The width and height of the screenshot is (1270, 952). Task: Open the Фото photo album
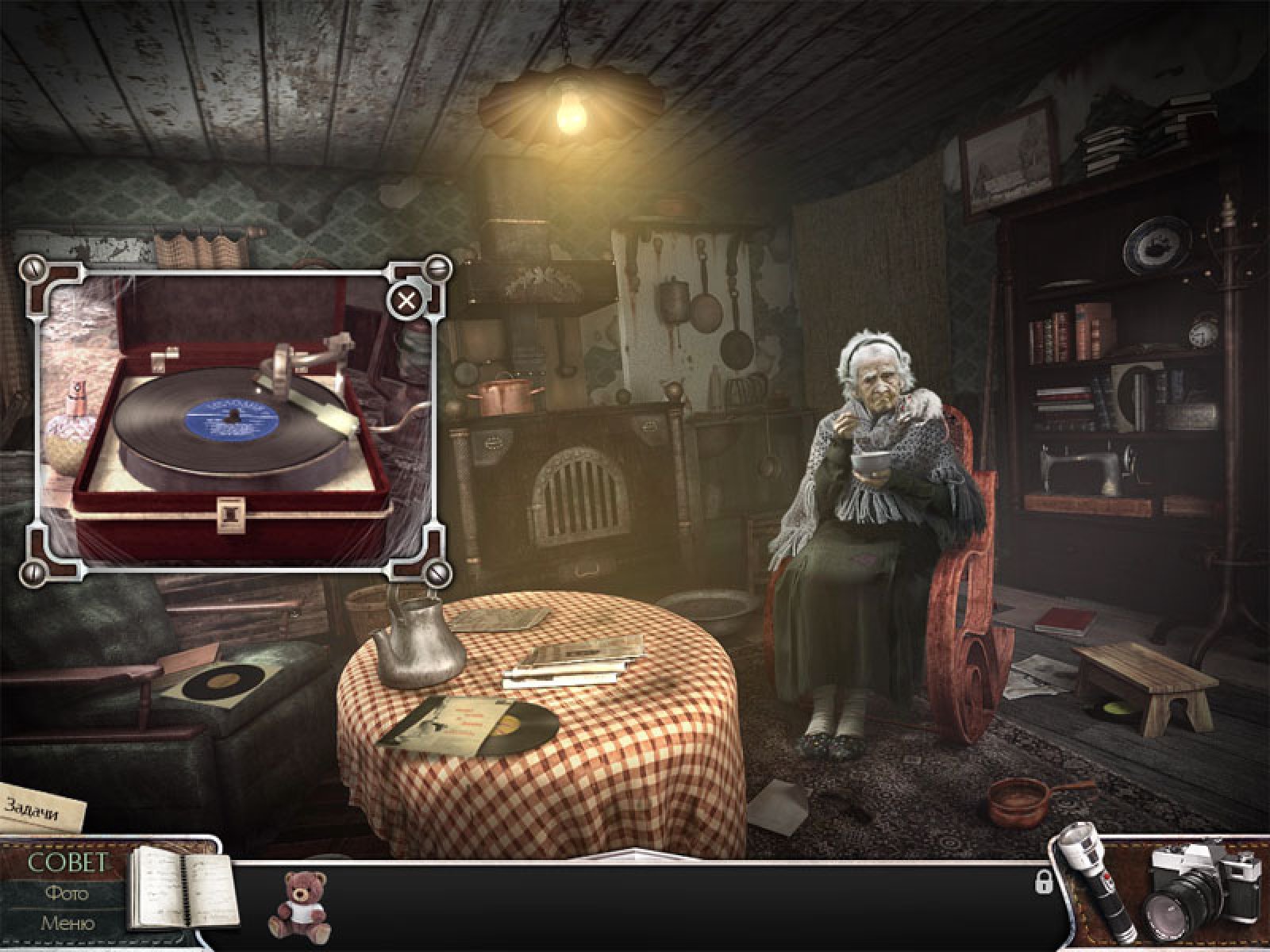[x=66, y=893]
